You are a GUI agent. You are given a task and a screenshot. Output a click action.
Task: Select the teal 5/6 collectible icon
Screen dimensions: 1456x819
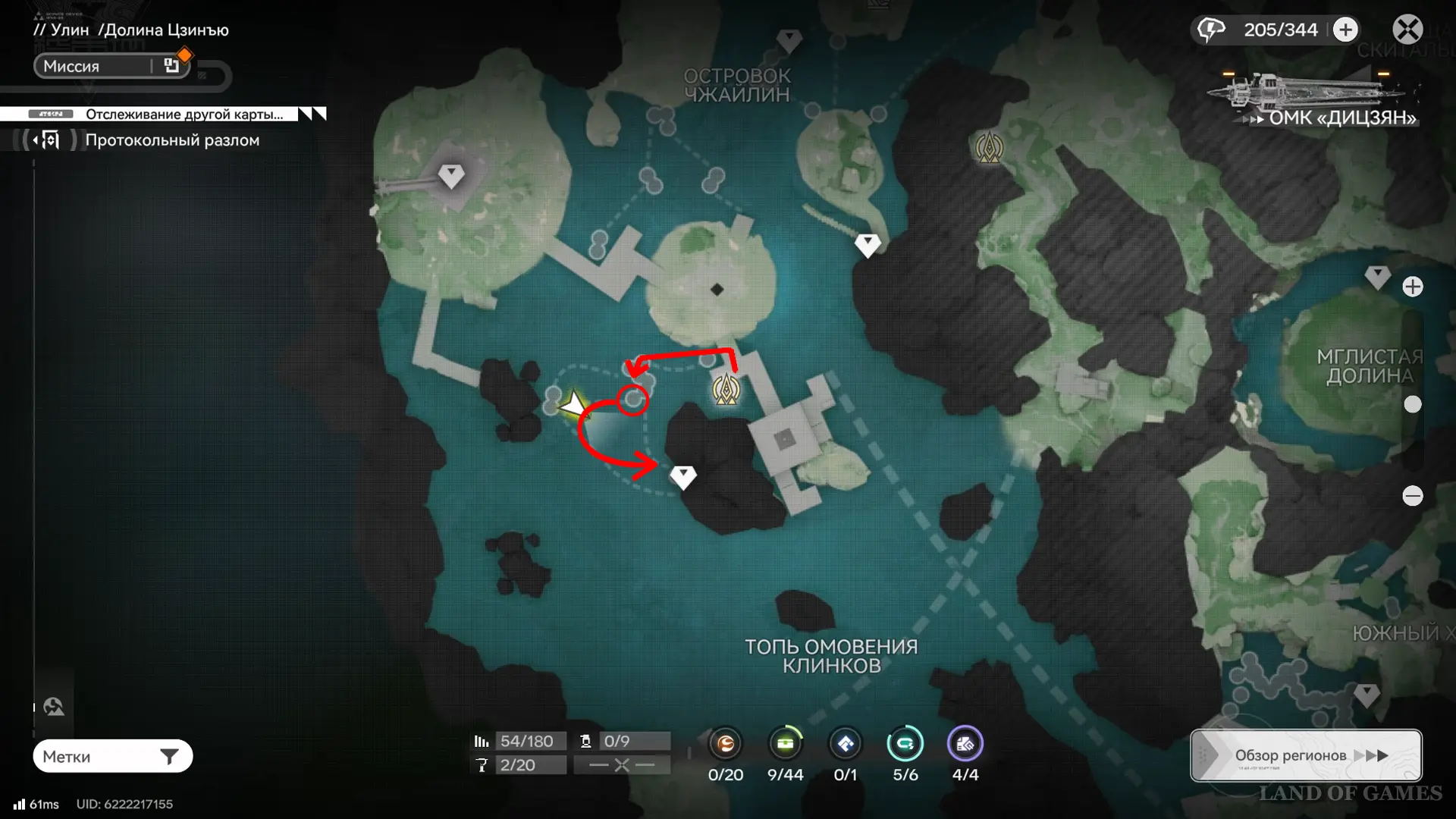[905, 744]
